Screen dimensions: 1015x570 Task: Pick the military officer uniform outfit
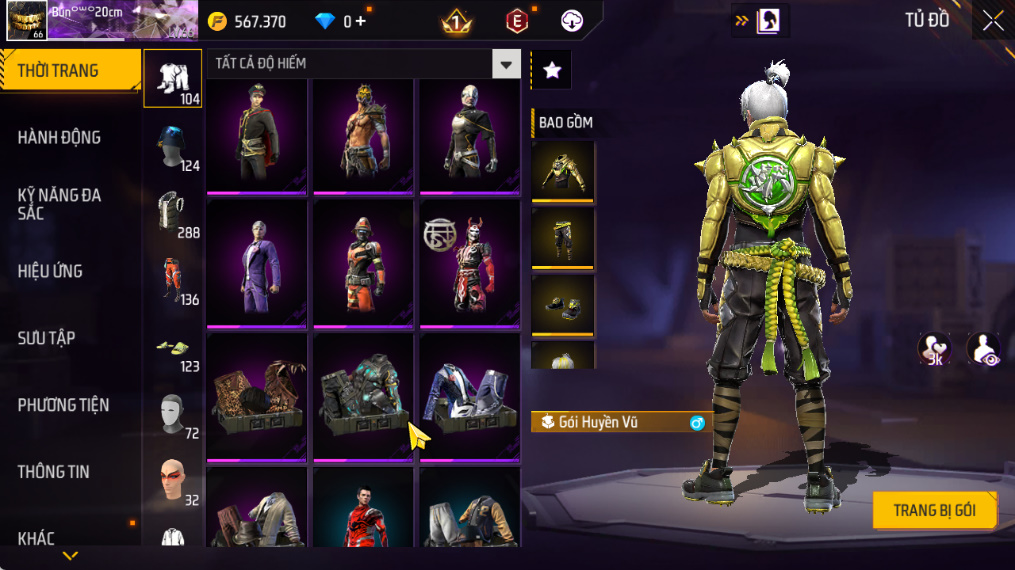coord(257,134)
